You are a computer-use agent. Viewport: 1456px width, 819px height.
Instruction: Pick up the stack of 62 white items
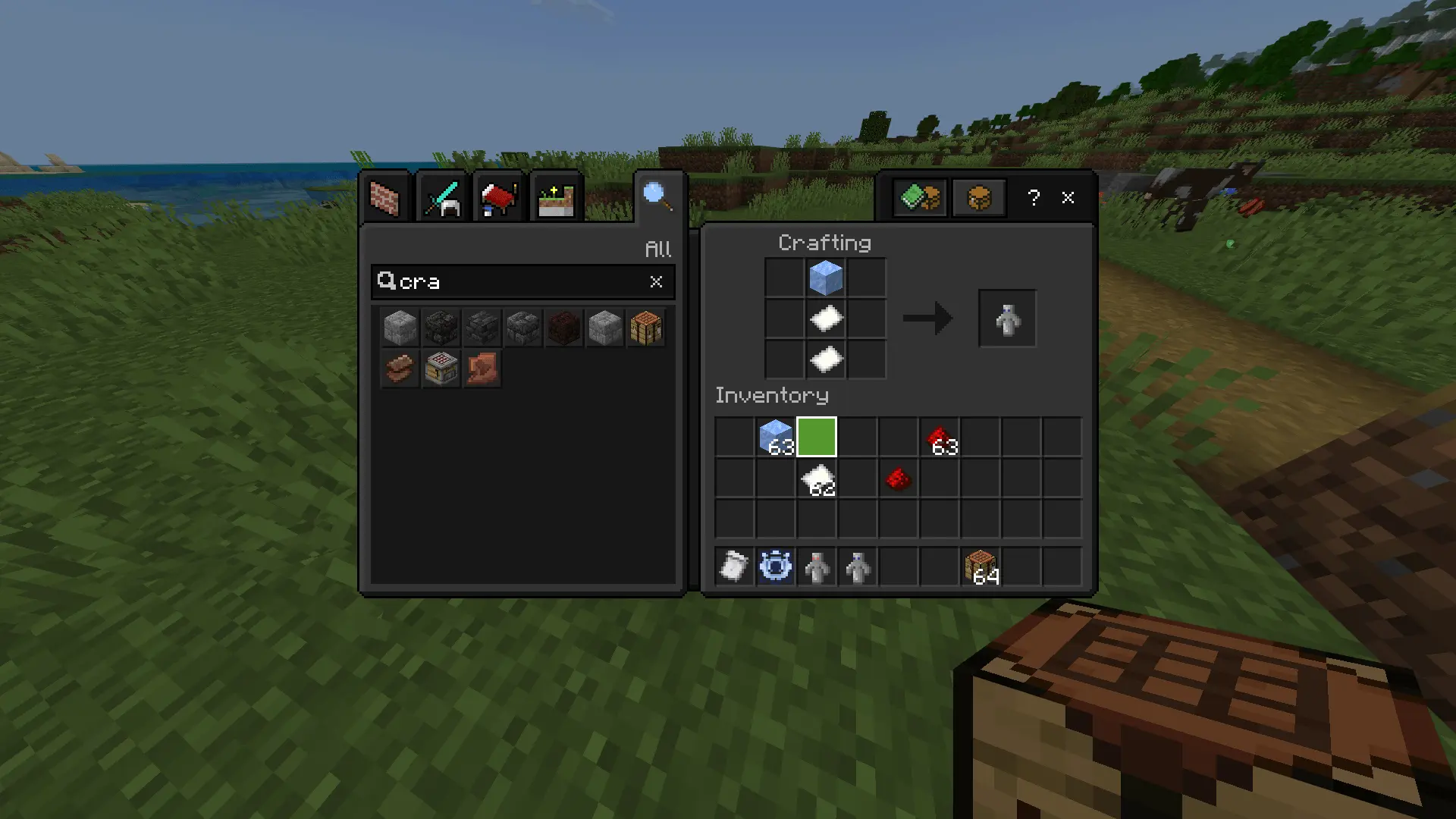(817, 479)
